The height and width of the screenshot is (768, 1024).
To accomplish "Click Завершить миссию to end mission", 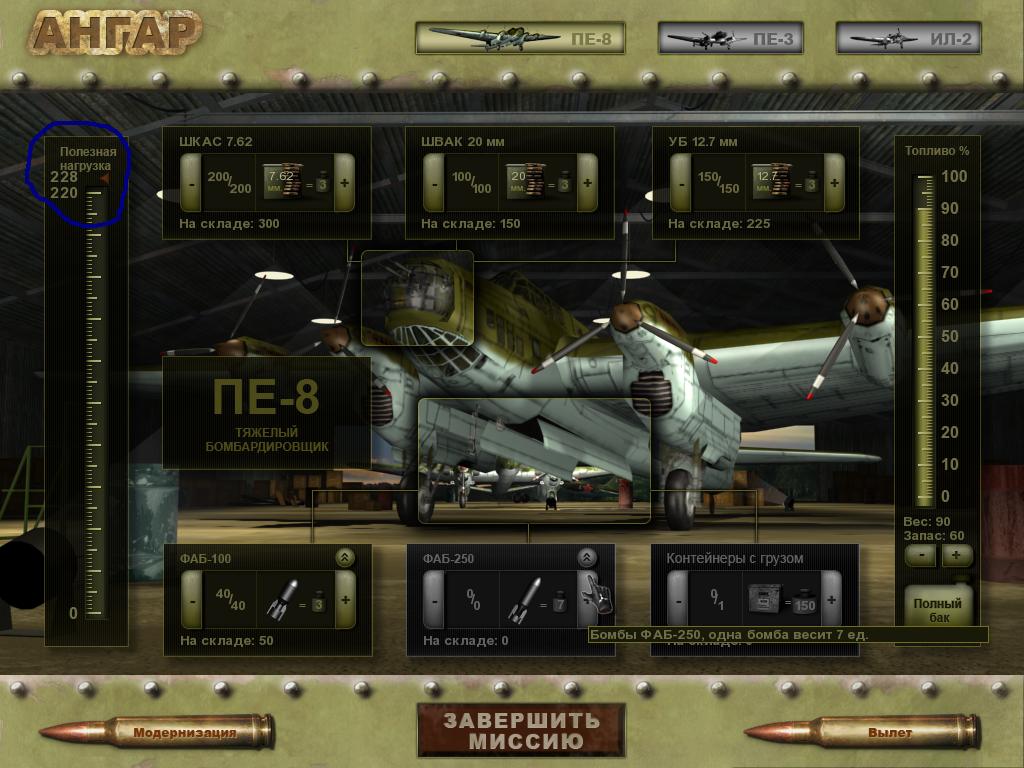I will coord(521,730).
